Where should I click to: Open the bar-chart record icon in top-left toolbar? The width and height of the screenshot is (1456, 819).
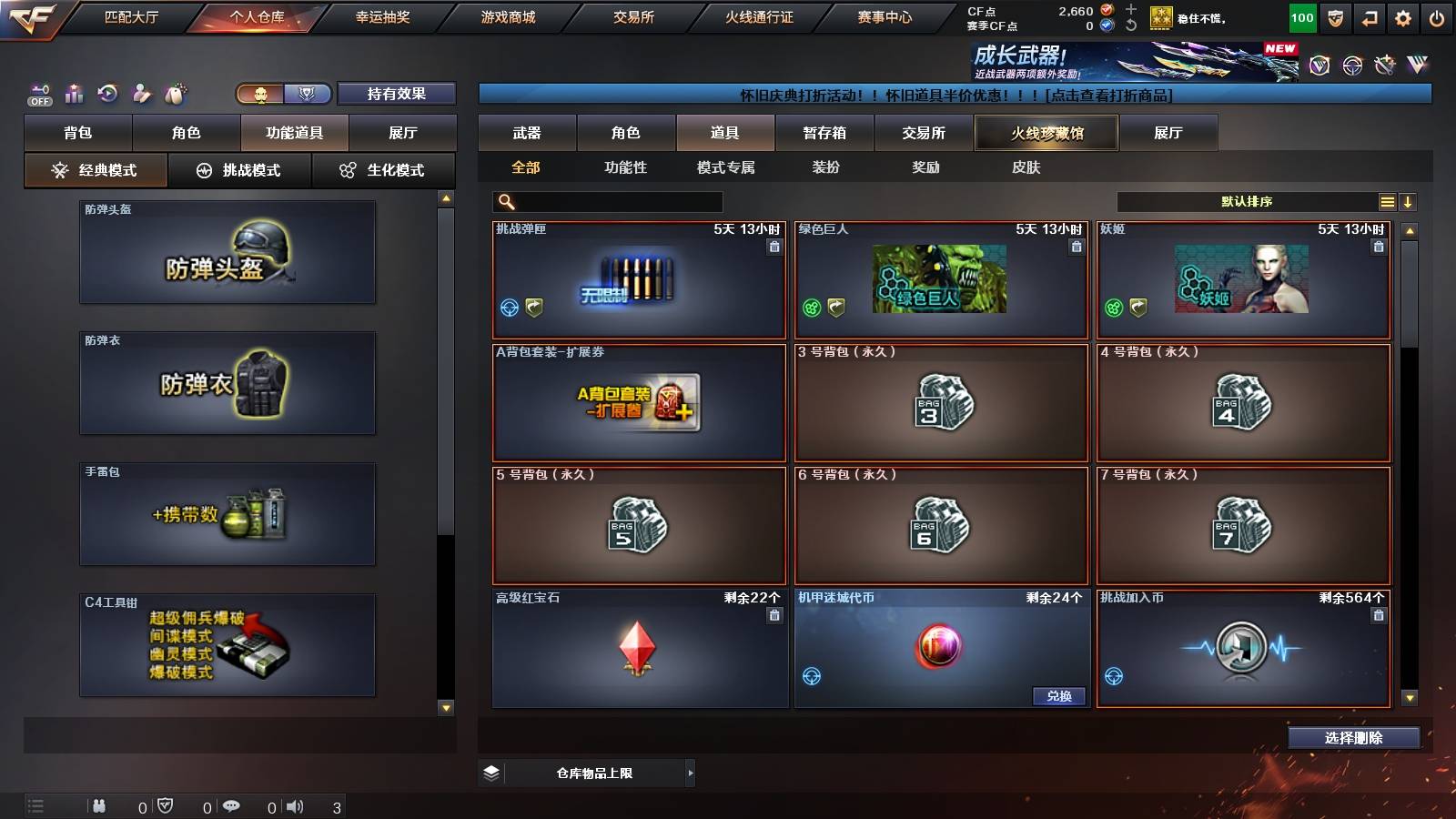(x=74, y=92)
